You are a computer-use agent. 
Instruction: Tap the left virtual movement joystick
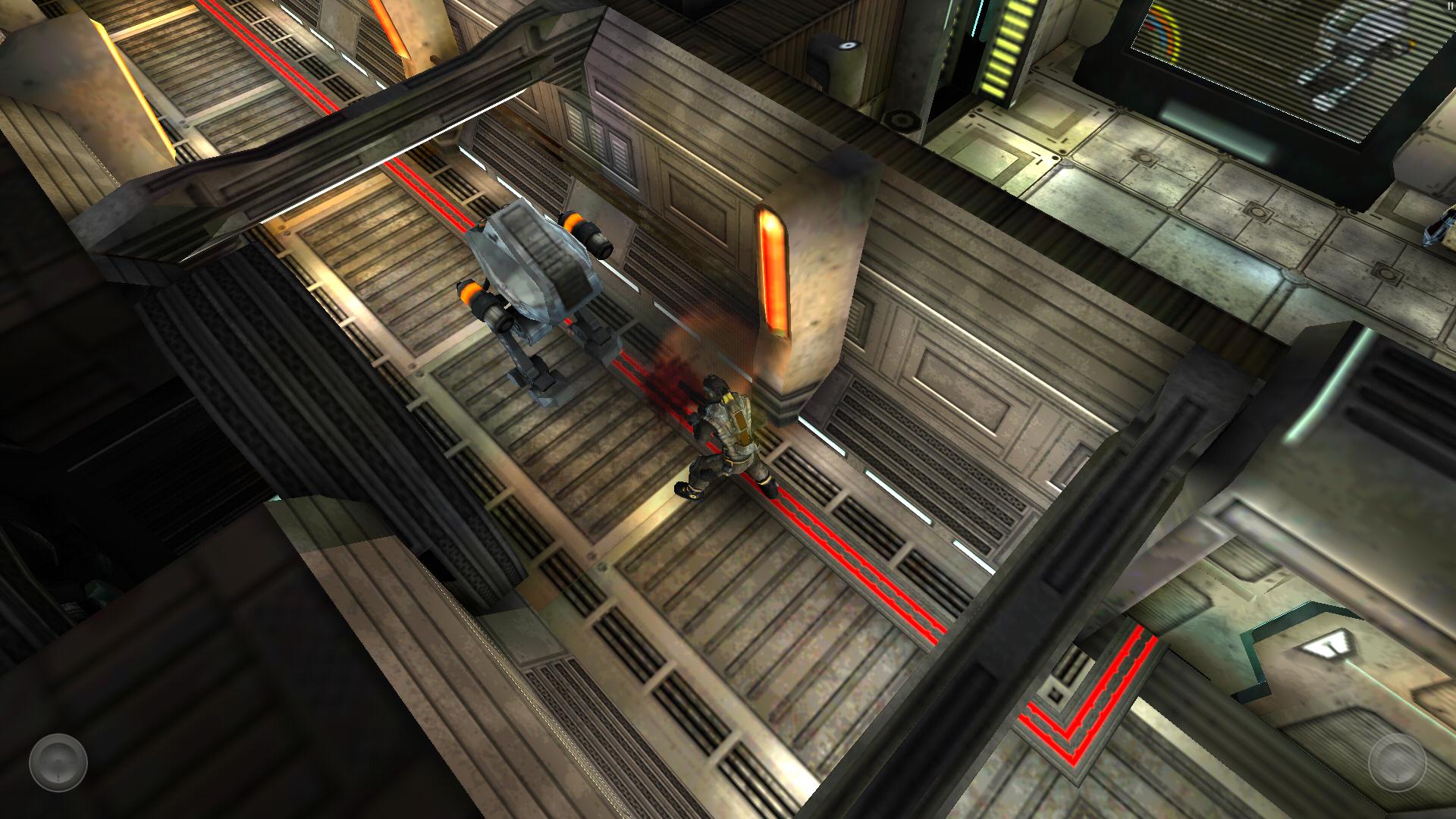coord(58,761)
